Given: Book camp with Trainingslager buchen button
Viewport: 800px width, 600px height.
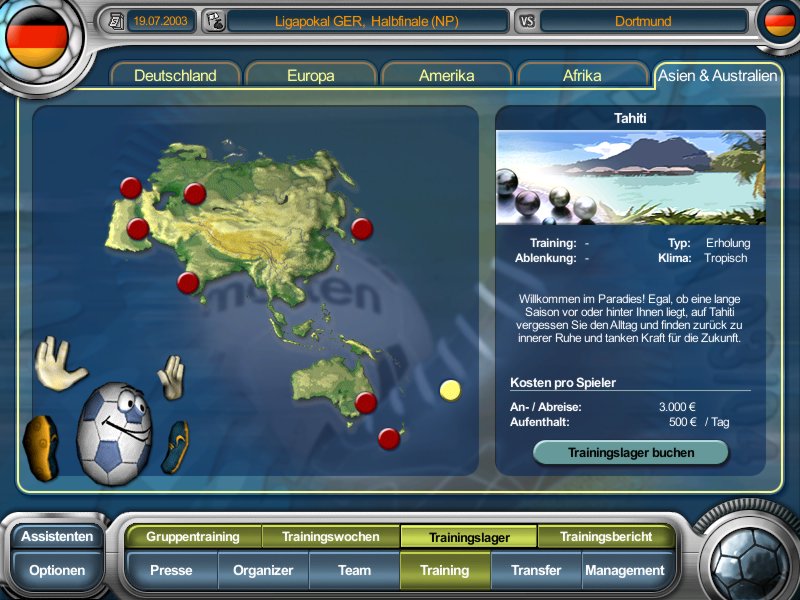Looking at the screenshot, I should coord(631,452).
